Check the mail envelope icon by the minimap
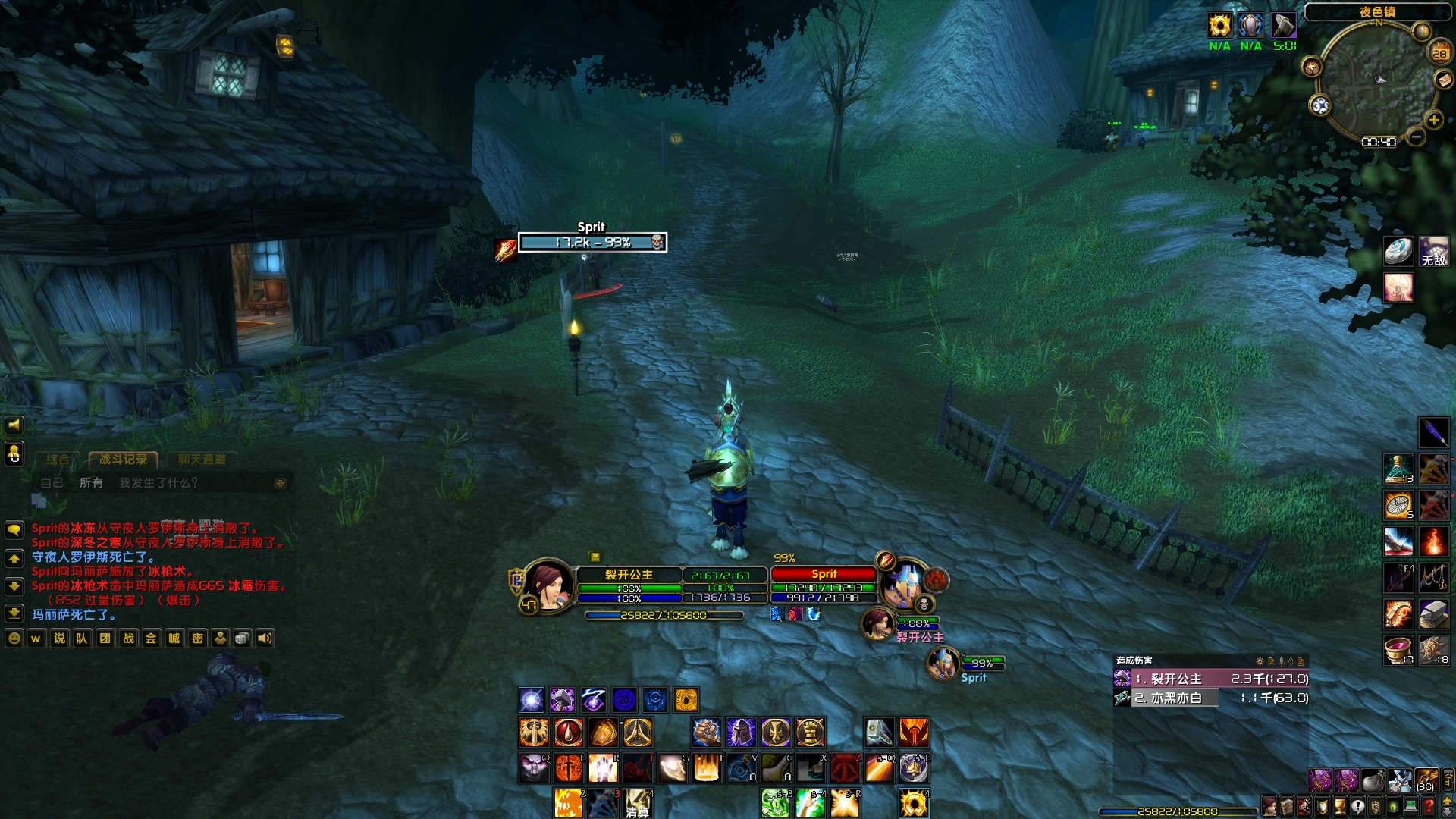 click(1443, 80)
